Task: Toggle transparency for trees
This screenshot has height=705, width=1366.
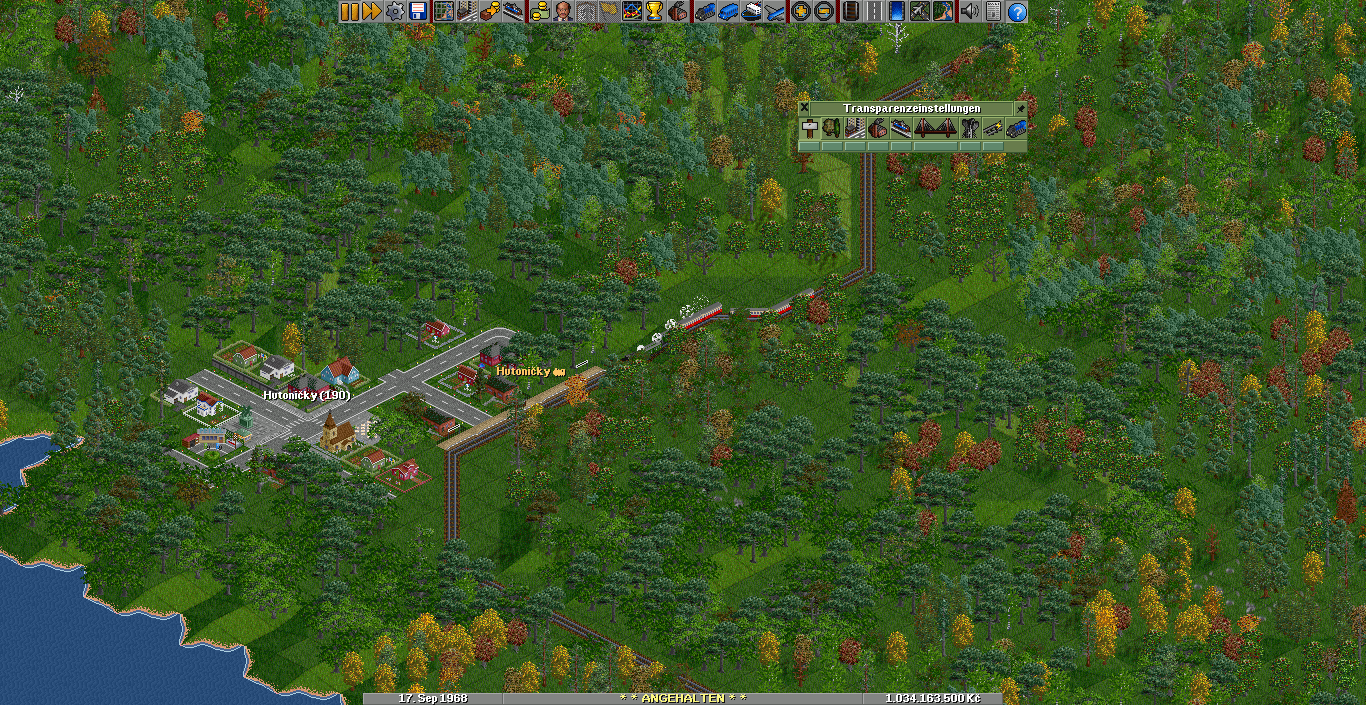Action: pyautogui.click(x=832, y=128)
